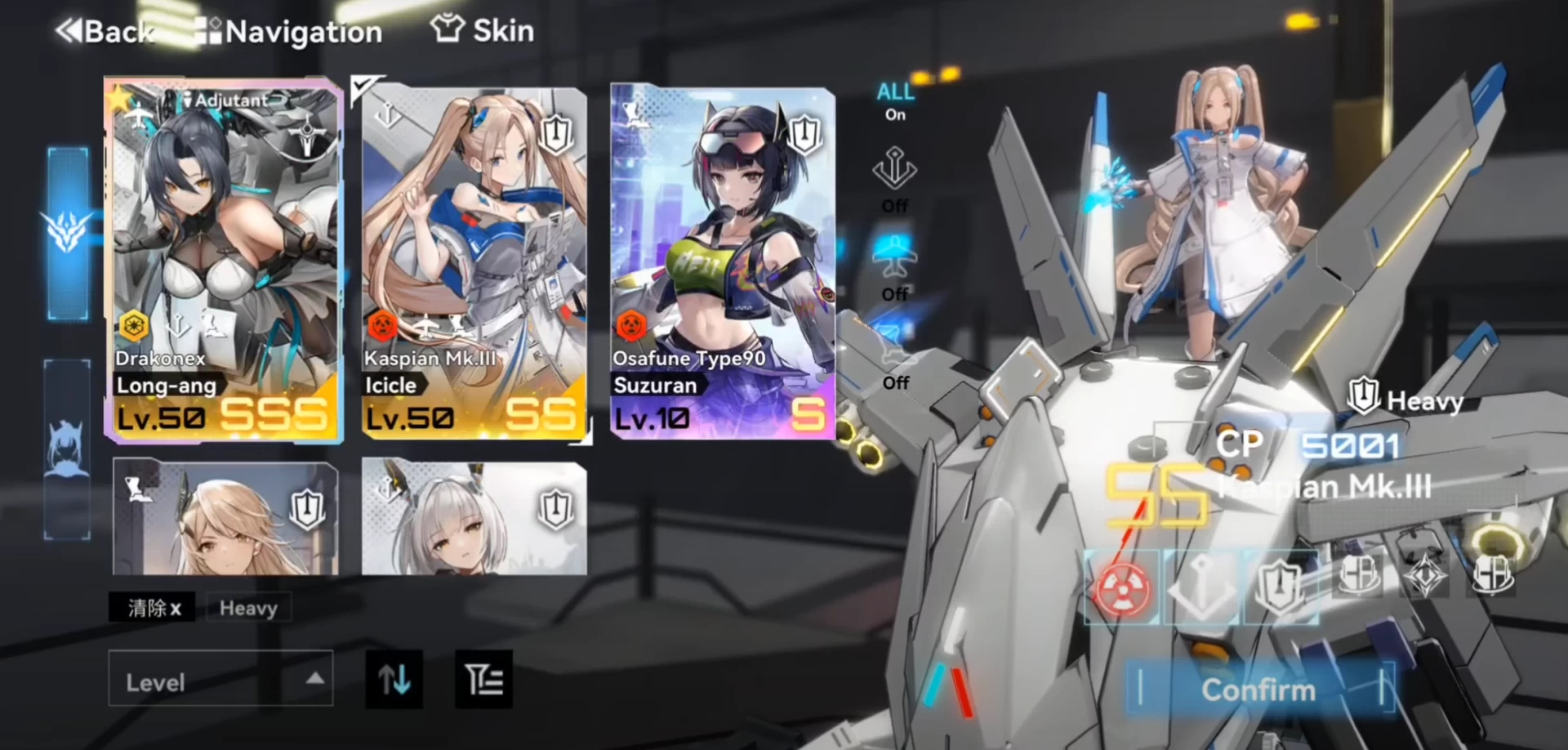This screenshot has width=1568, height=750.
Task: Open the Skin option
Action: [483, 31]
